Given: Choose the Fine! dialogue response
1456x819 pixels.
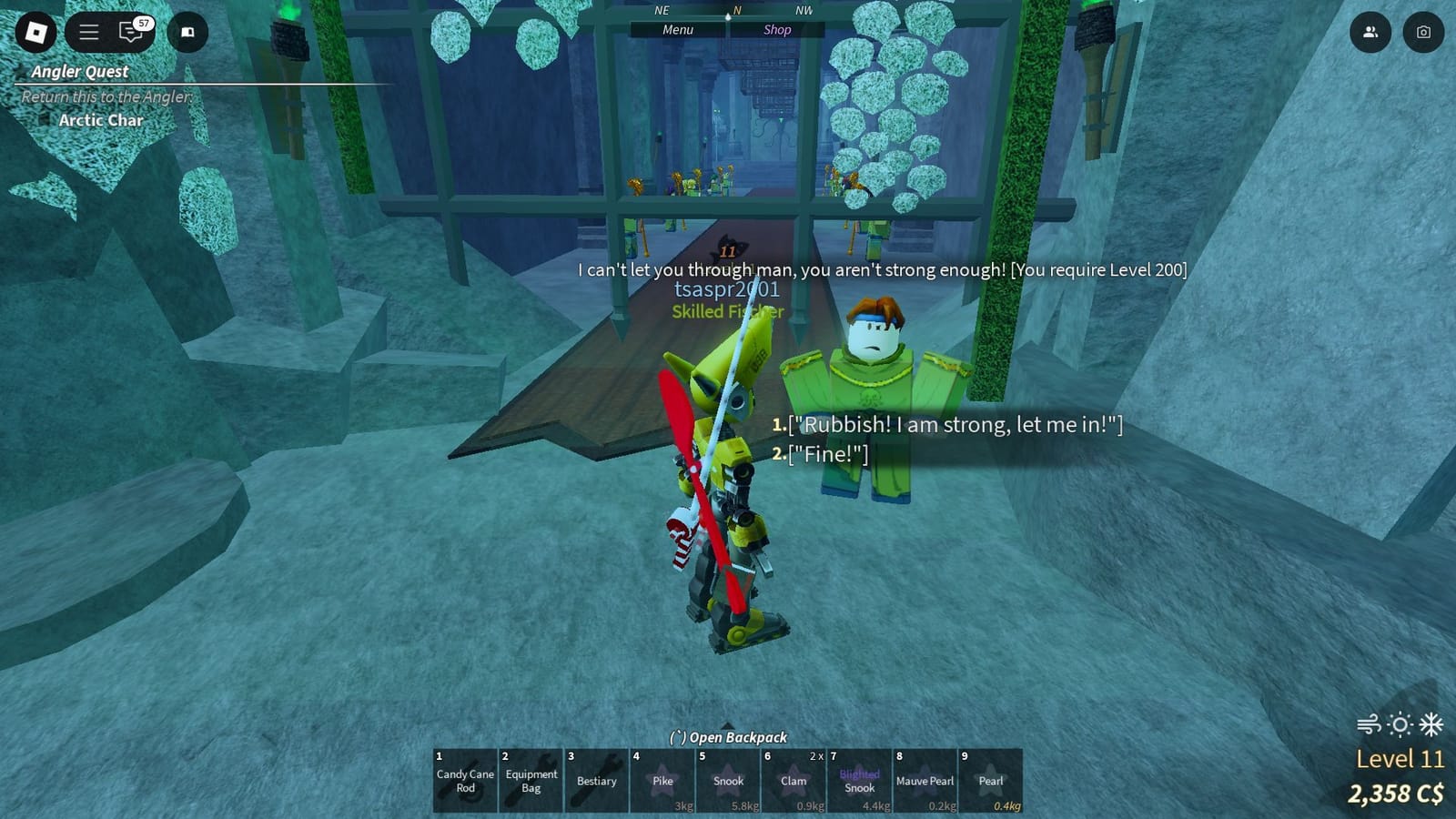Looking at the screenshot, I should click(827, 453).
